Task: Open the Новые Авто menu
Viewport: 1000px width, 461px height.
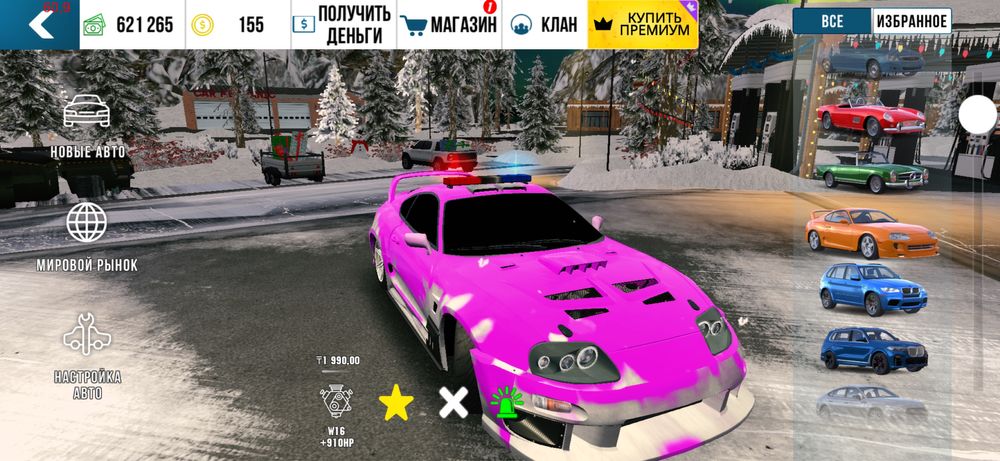Action: (87, 126)
